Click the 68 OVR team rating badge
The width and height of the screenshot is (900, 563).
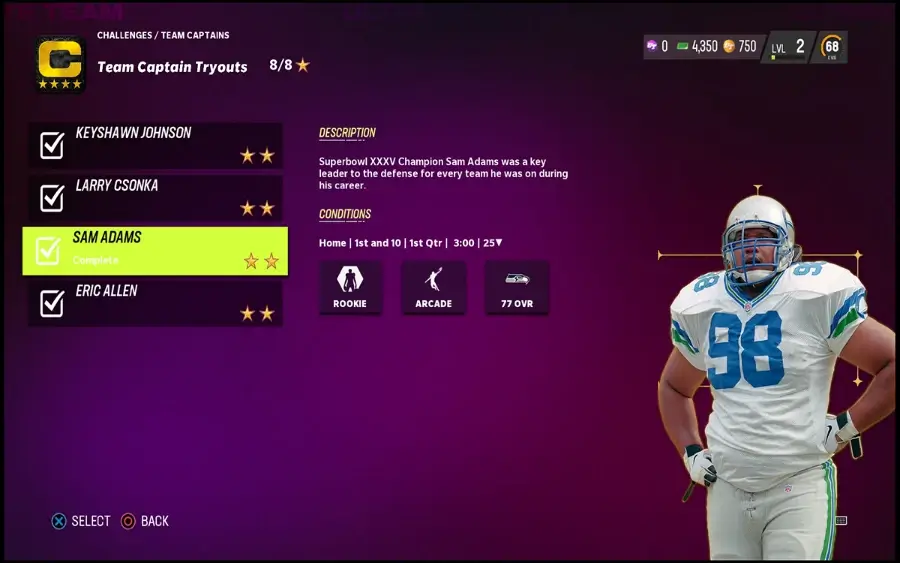[831, 47]
